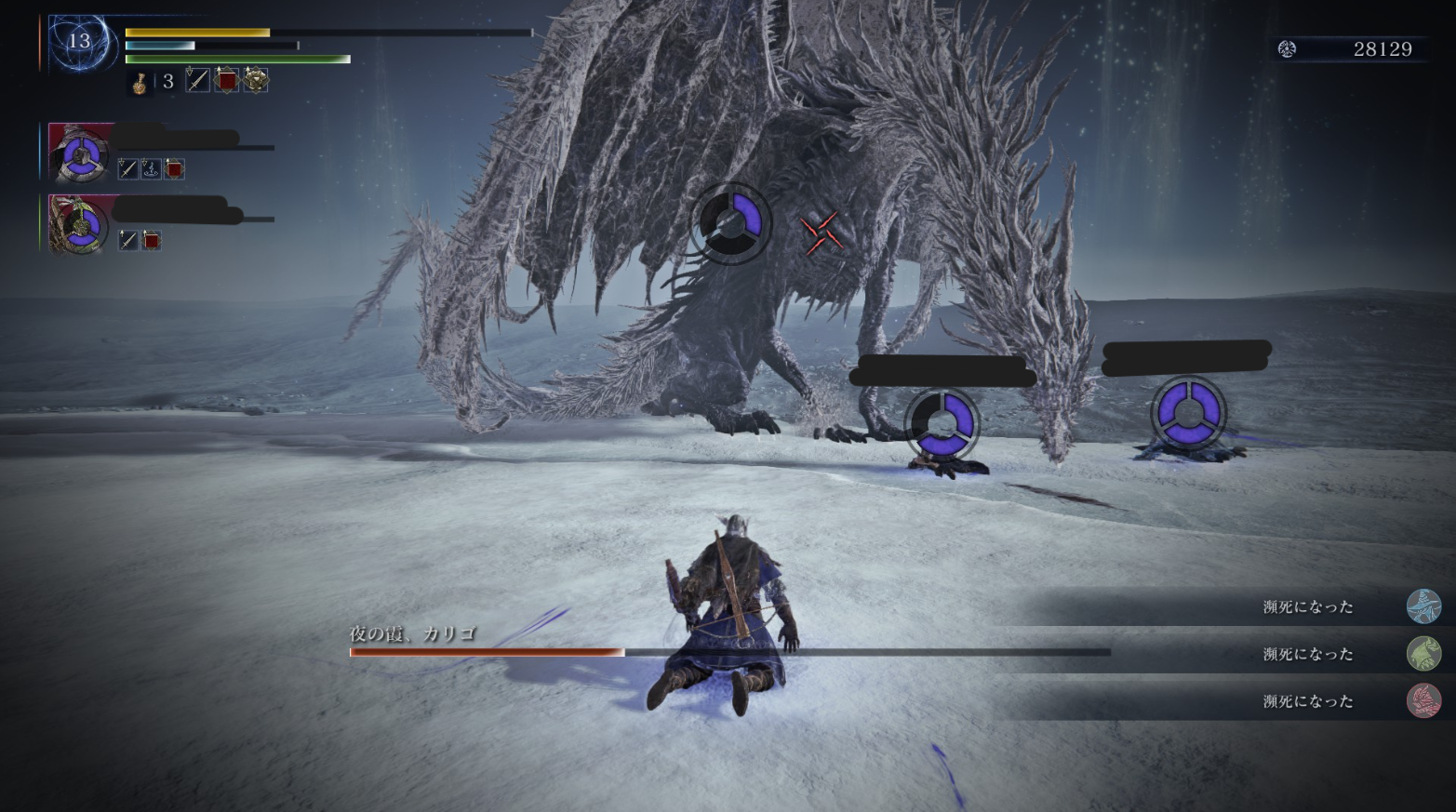Click the runes currency icon
The image size is (1456, 812).
click(x=1288, y=49)
